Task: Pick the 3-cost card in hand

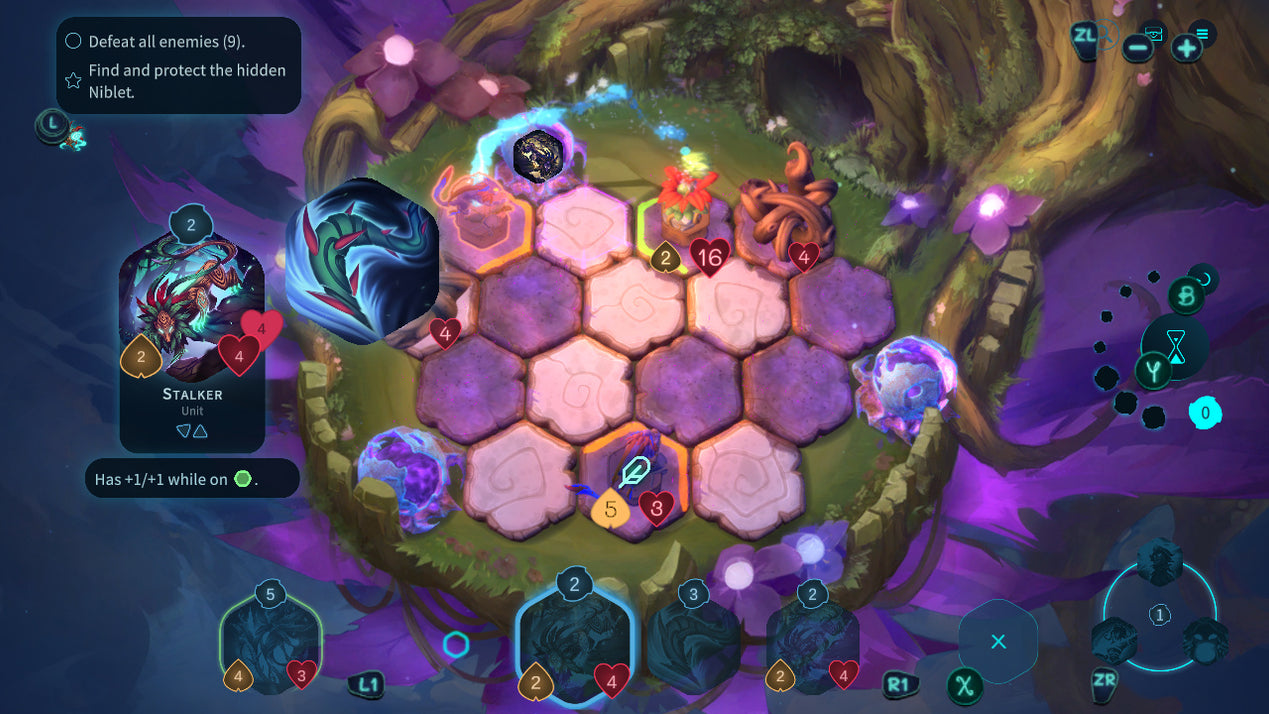Action: (693, 640)
